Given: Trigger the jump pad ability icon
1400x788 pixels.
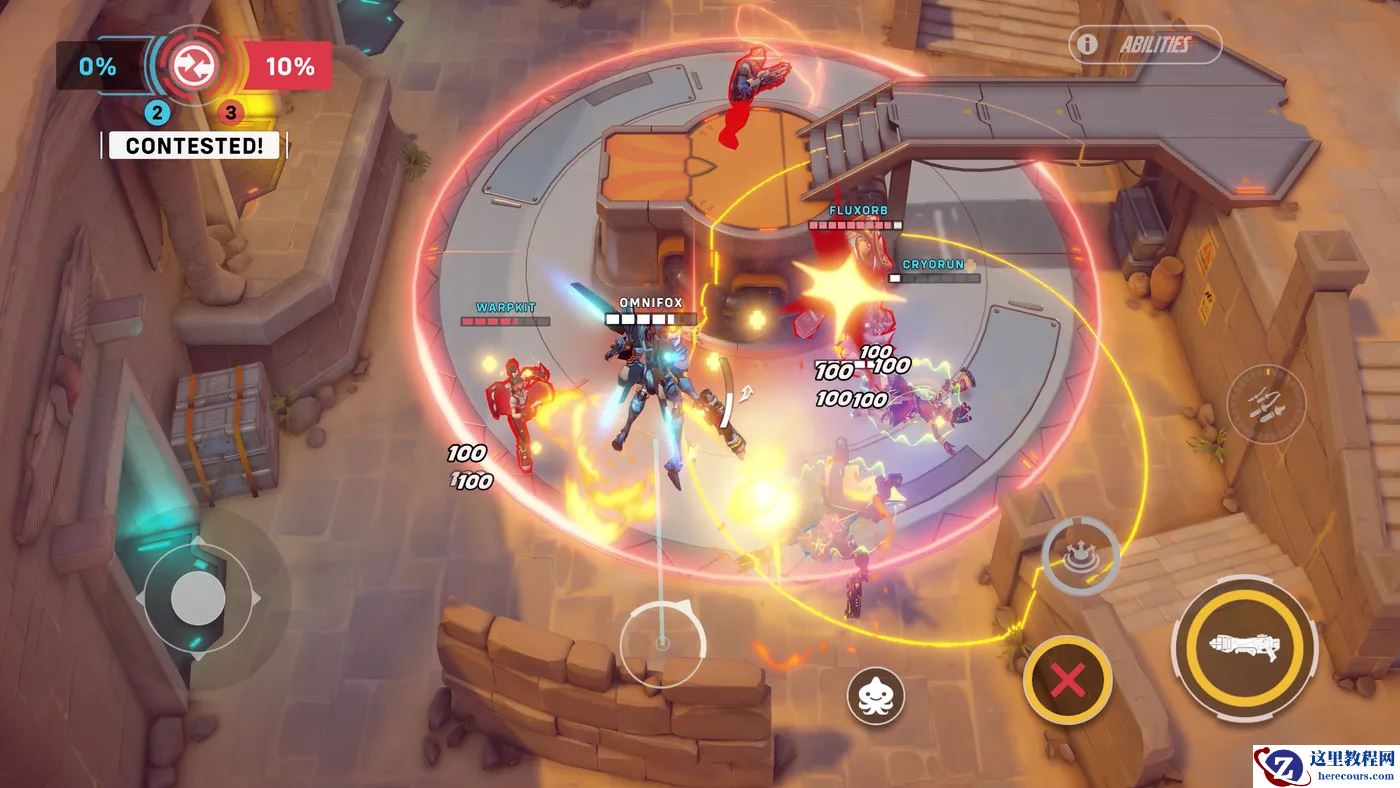Looking at the screenshot, I should [x=1080, y=556].
